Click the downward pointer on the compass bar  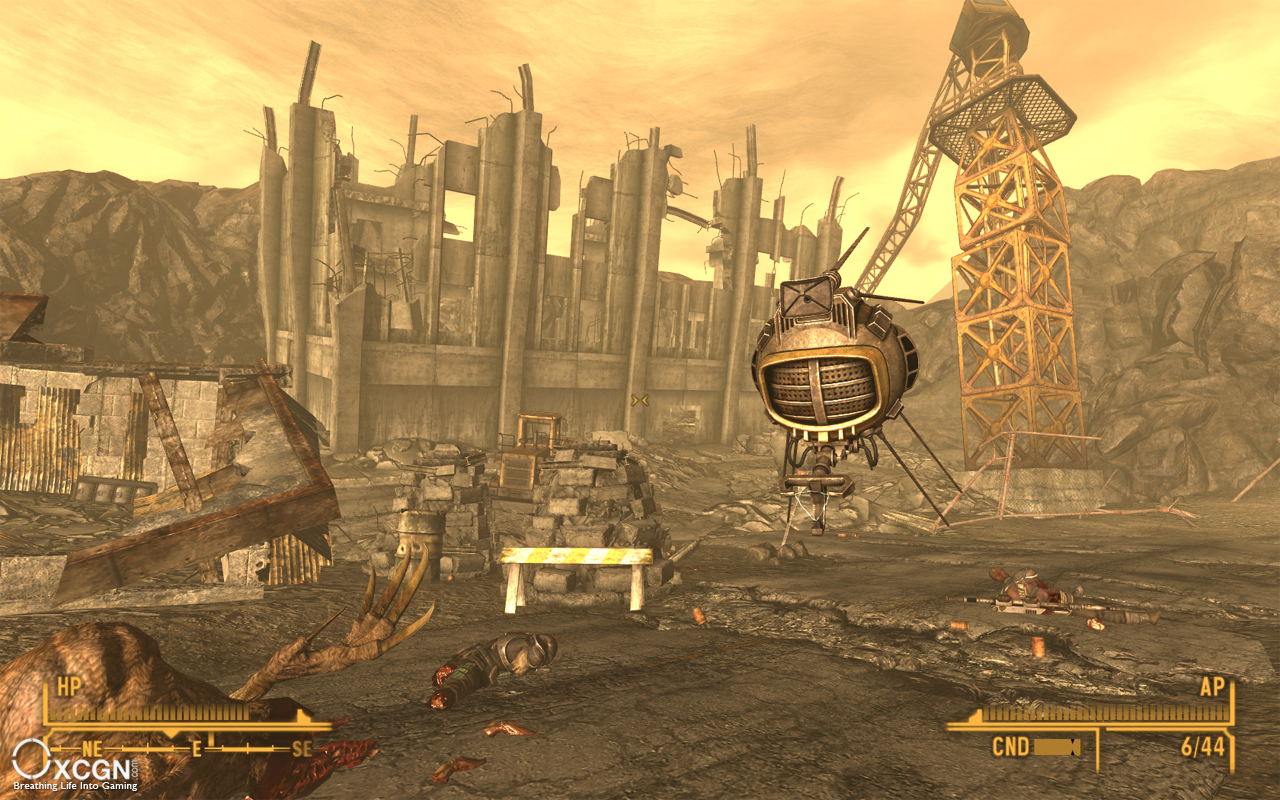click(x=170, y=733)
